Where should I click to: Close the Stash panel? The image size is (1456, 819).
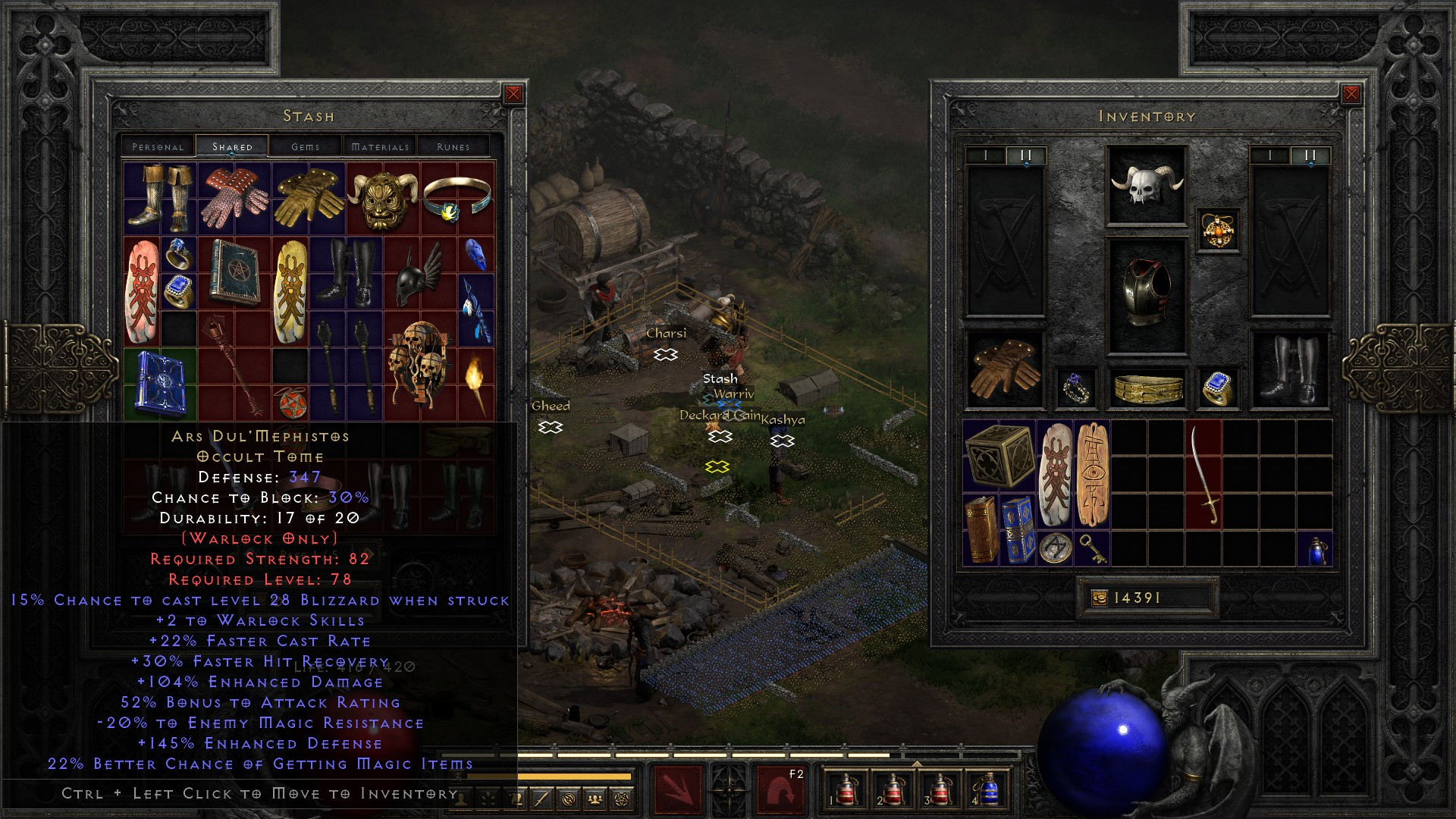pos(513,94)
